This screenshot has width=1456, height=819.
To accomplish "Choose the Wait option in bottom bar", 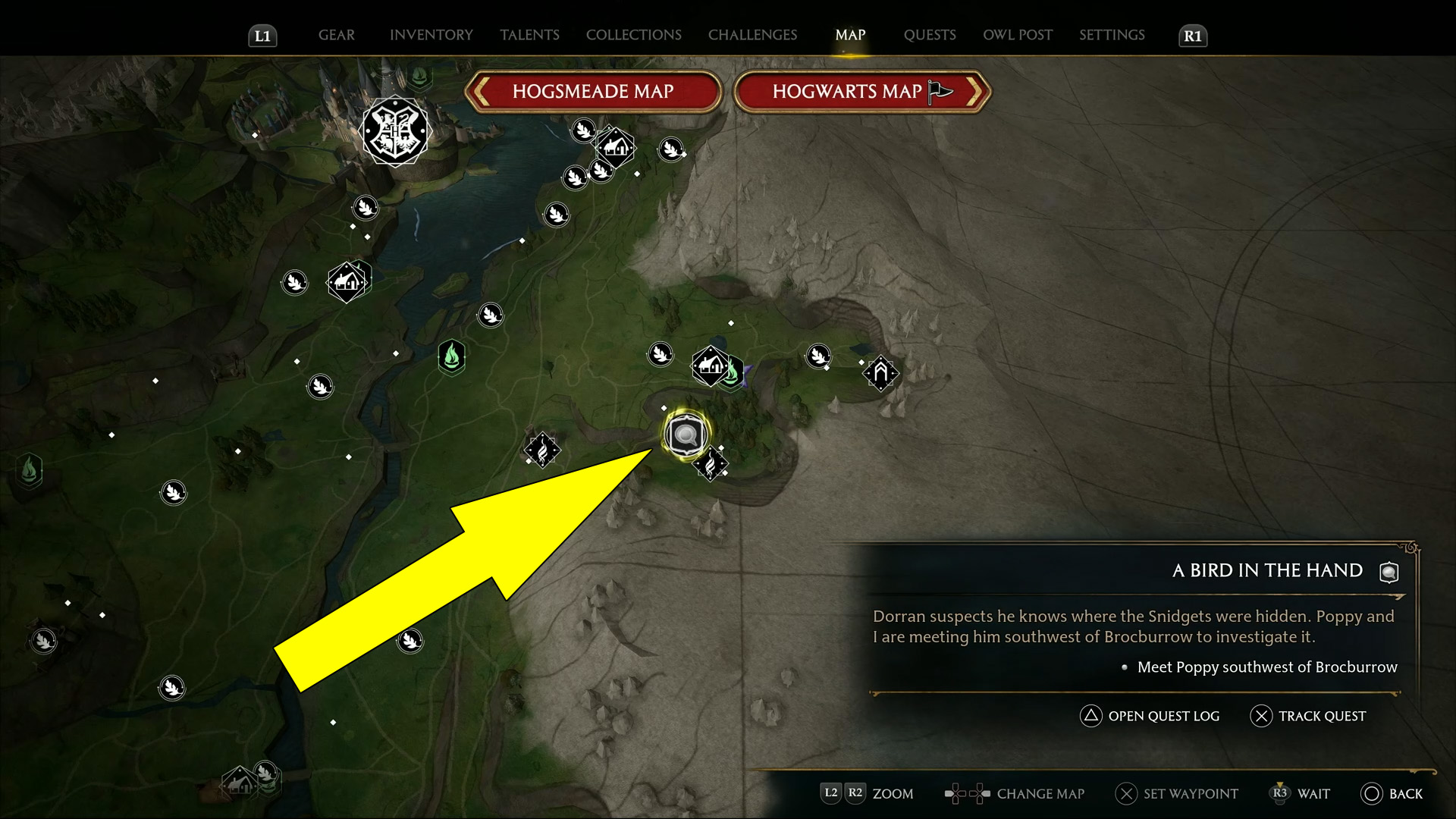I will pyautogui.click(x=1301, y=794).
